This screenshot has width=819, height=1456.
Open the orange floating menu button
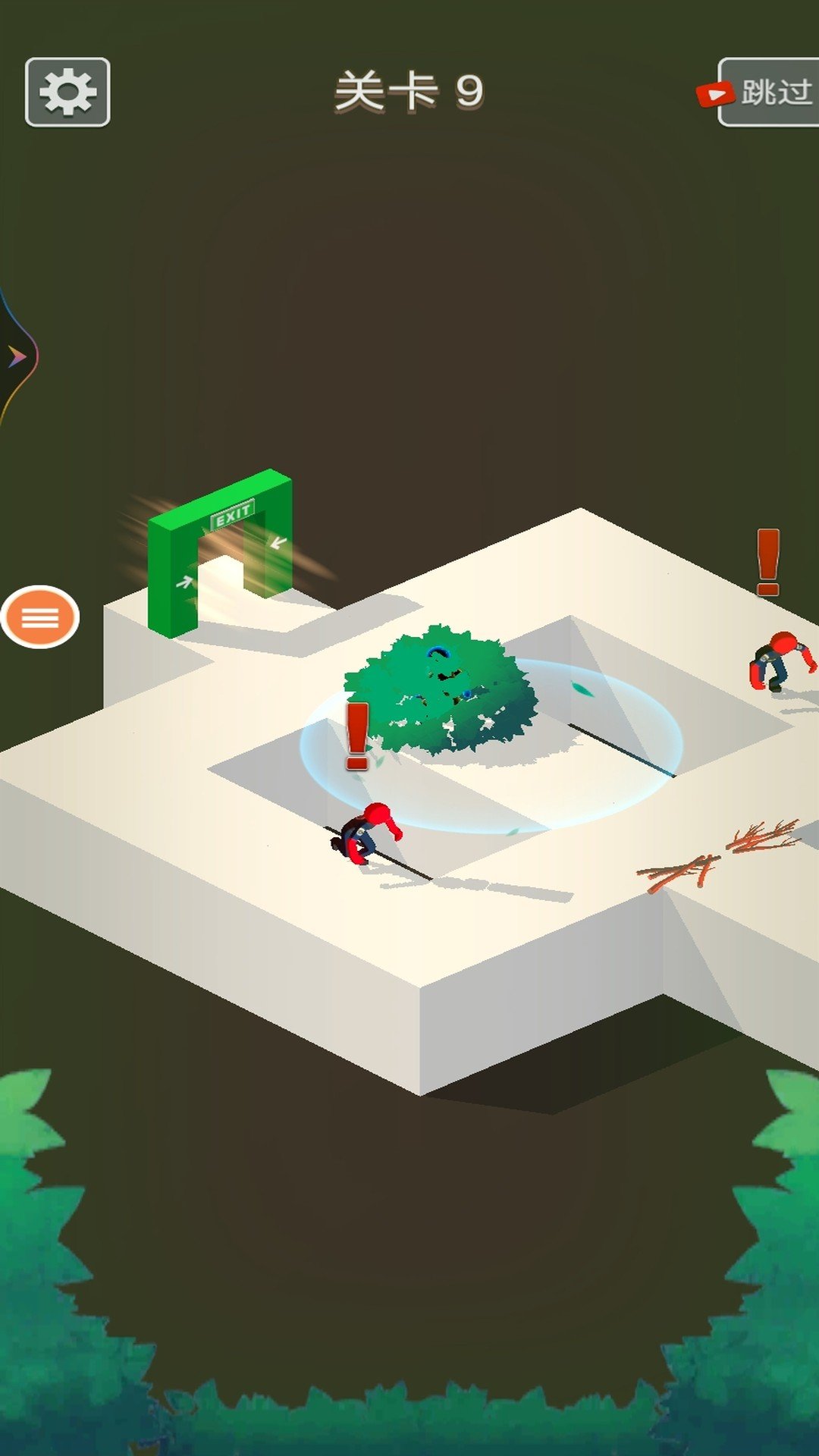(x=40, y=617)
